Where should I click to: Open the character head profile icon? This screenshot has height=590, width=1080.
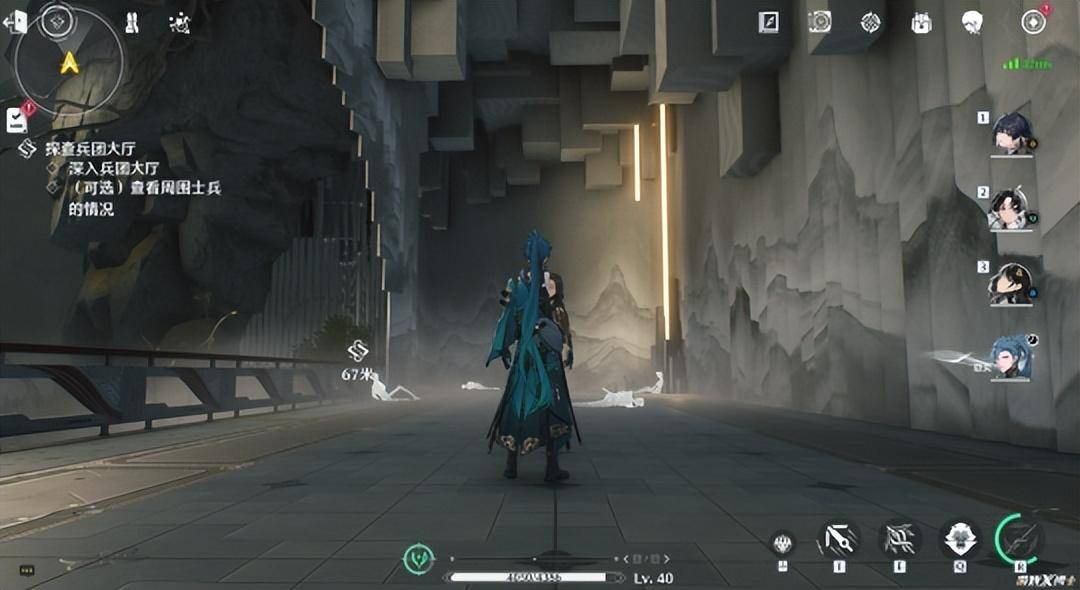click(971, 22)
